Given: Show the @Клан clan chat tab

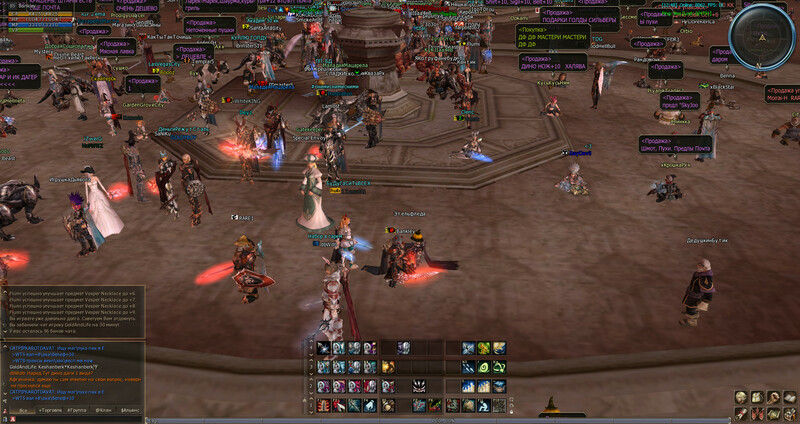Looking at the screenshot, I should point(103,410).
